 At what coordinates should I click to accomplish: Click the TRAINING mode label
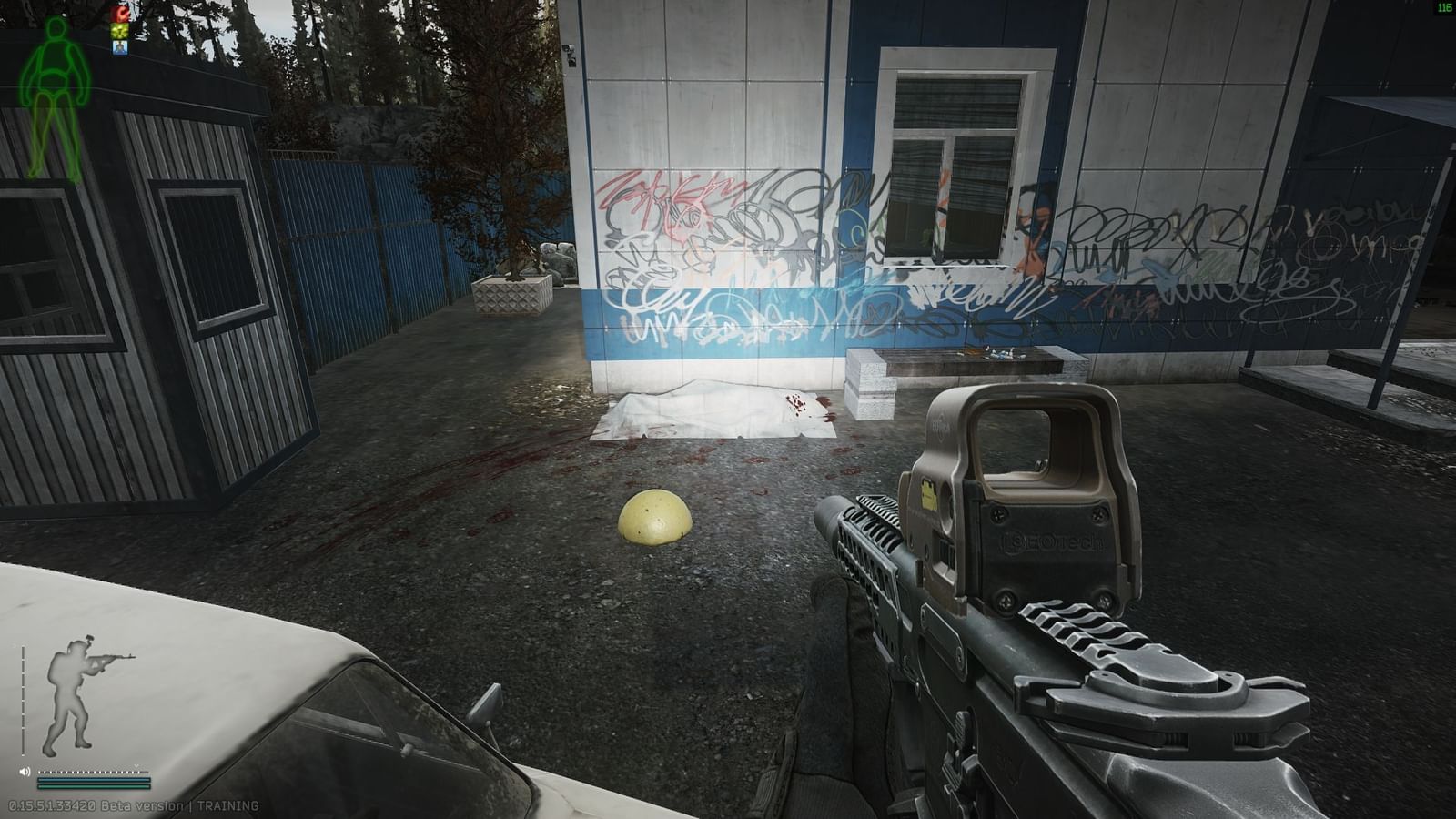click(x=228, y=804)
